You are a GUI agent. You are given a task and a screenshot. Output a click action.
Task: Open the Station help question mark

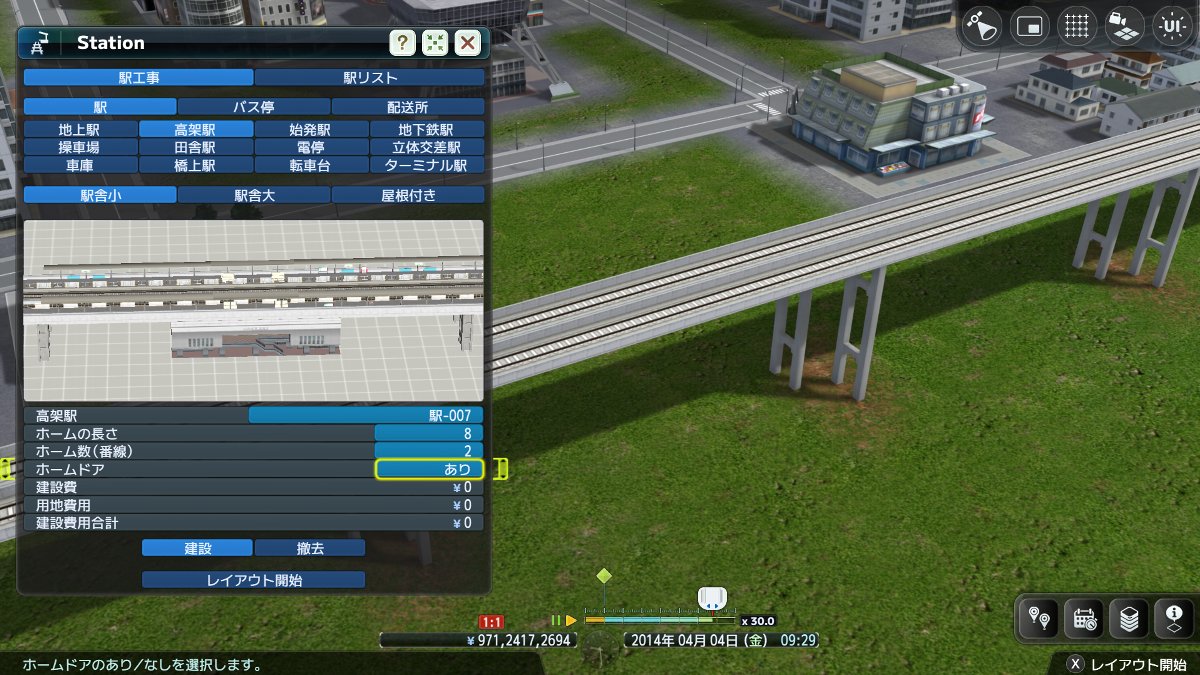tap(402, 43)
